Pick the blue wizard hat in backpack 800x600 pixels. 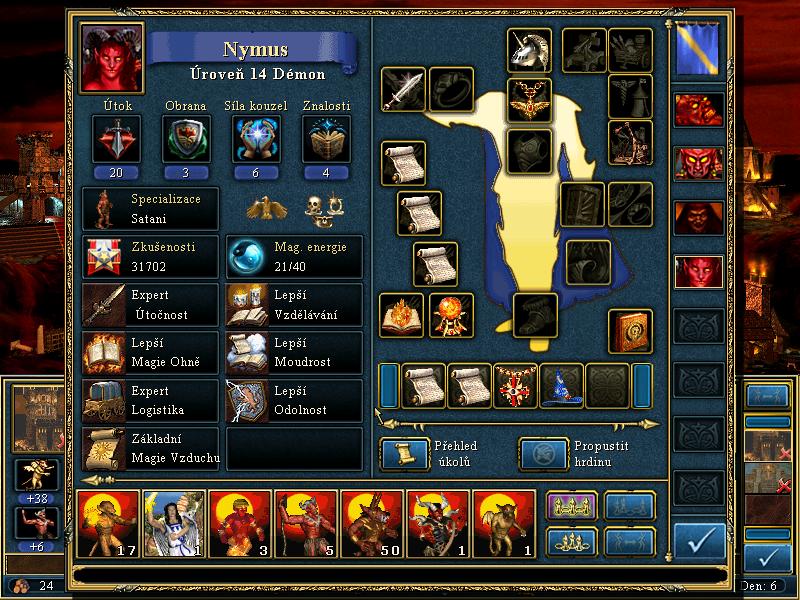click(561, 386)
